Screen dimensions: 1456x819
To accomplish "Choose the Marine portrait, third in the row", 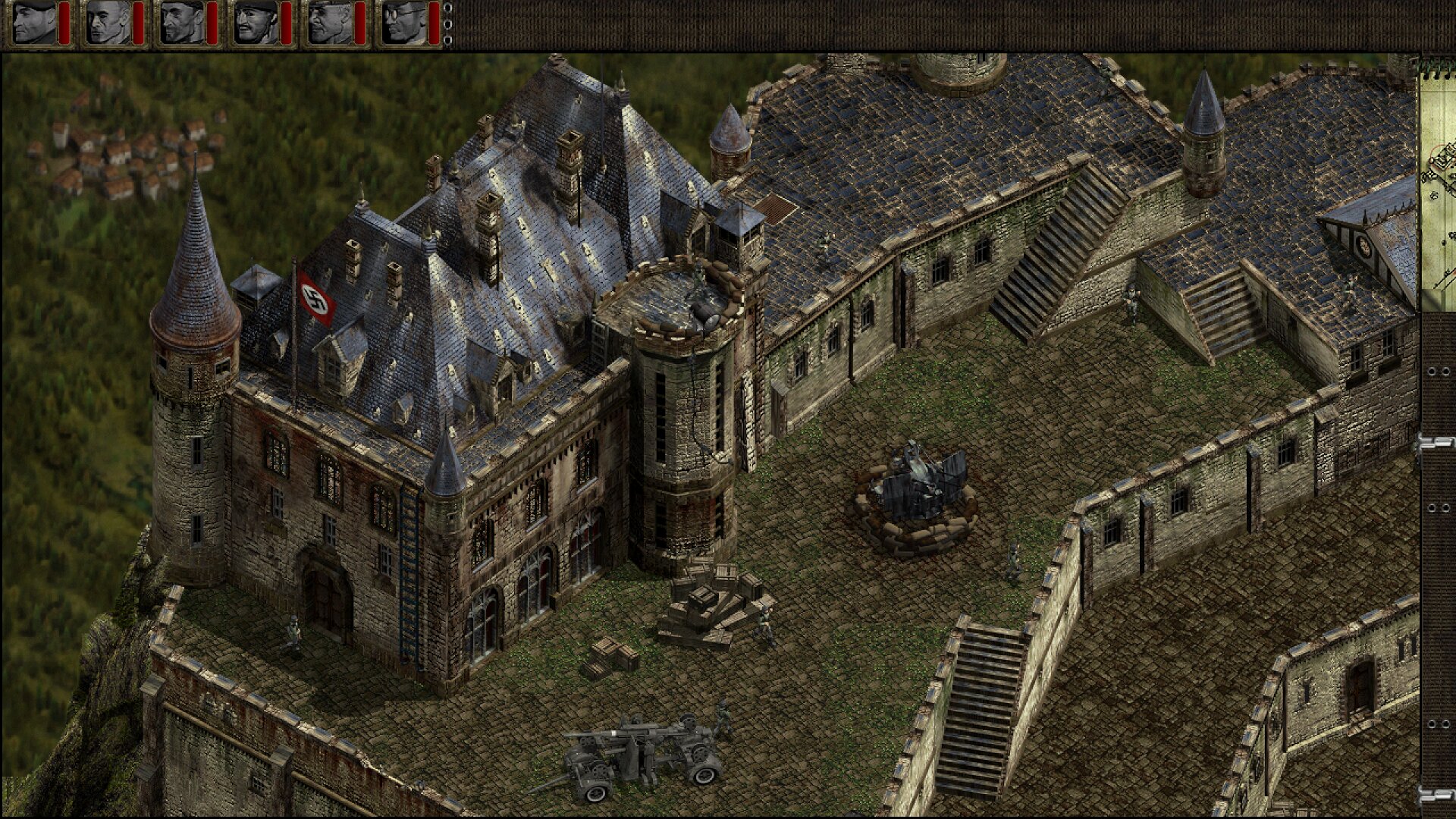I will (182, 22).
